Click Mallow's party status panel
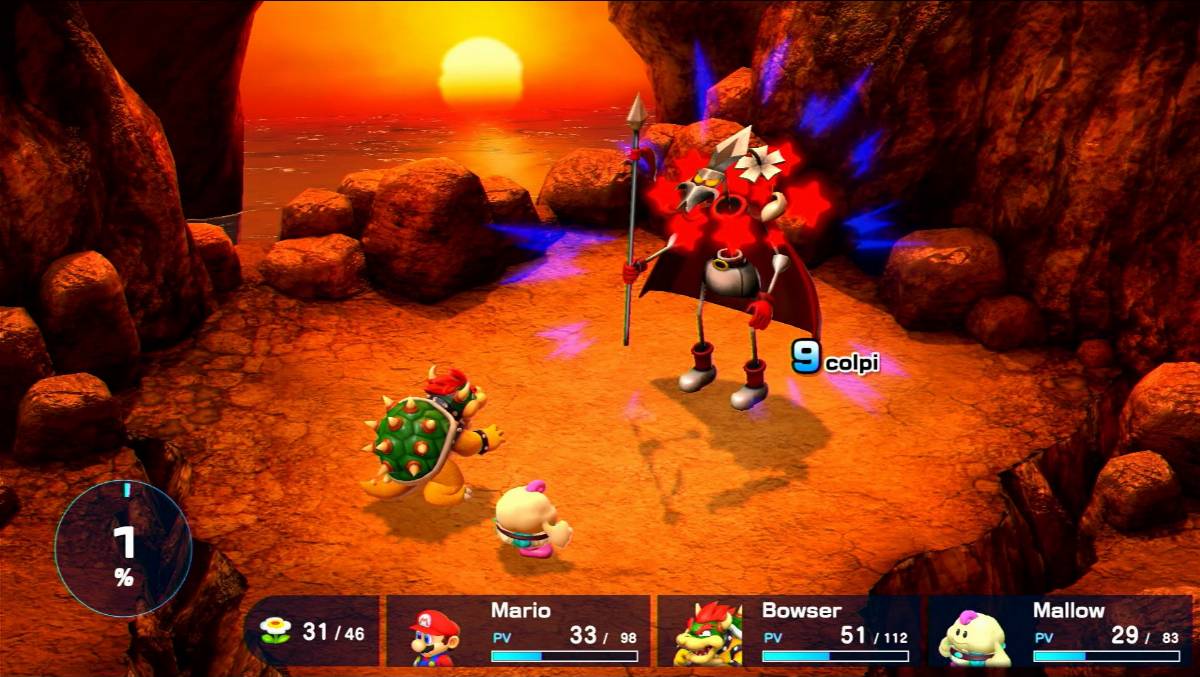 click(1060, 631)
